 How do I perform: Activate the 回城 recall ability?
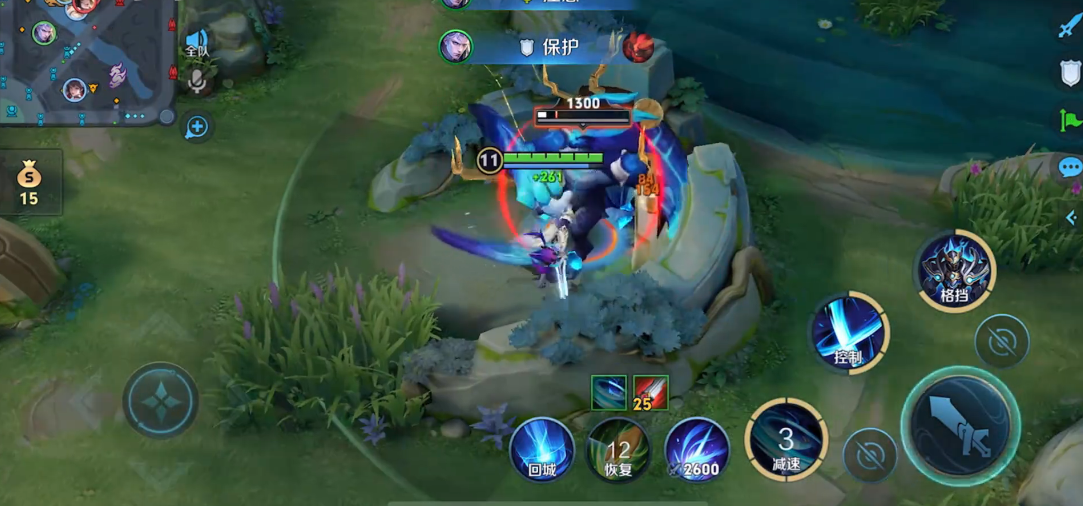(x=542, y=448)
